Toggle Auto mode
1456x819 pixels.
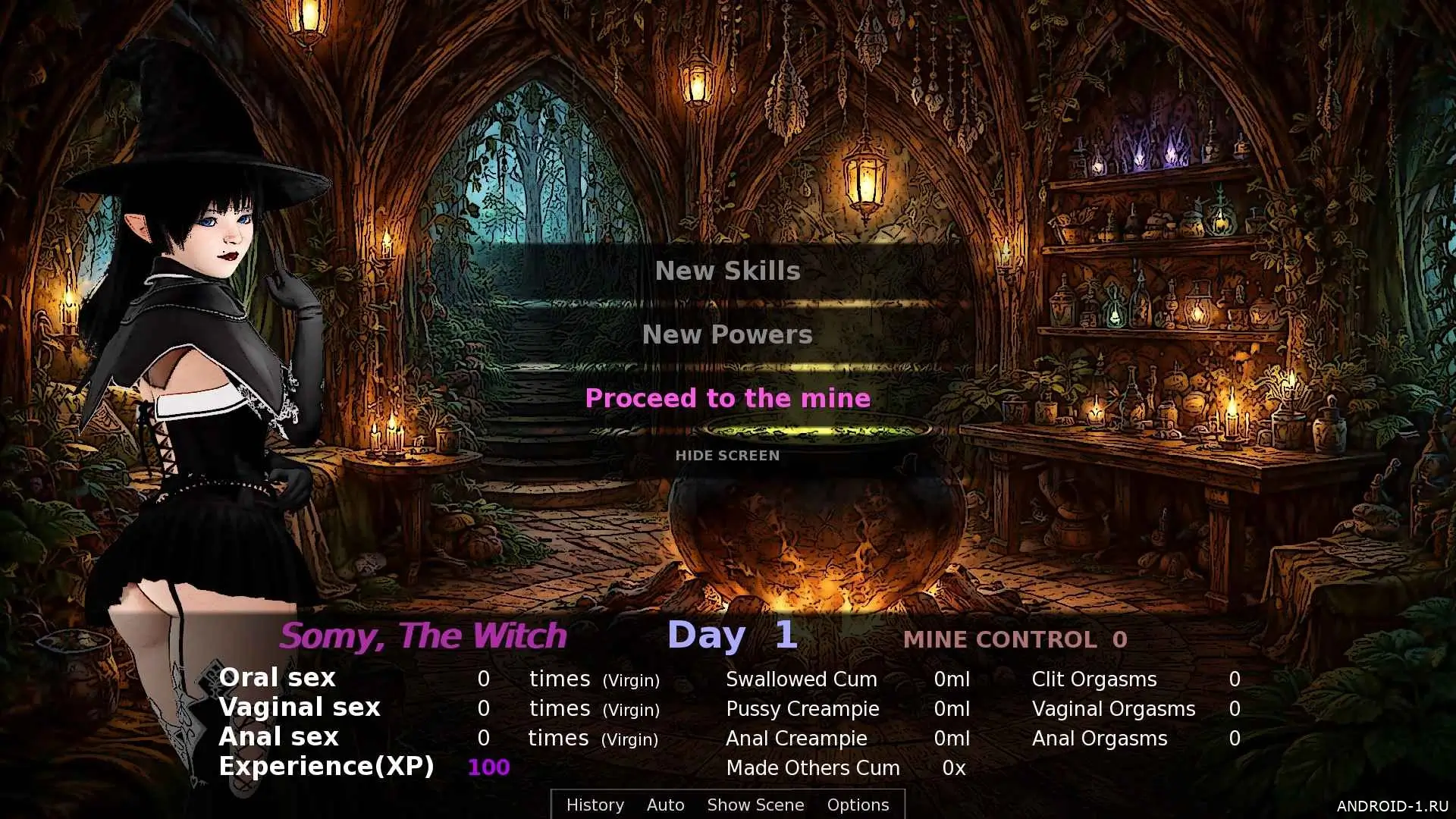point(665,805)
